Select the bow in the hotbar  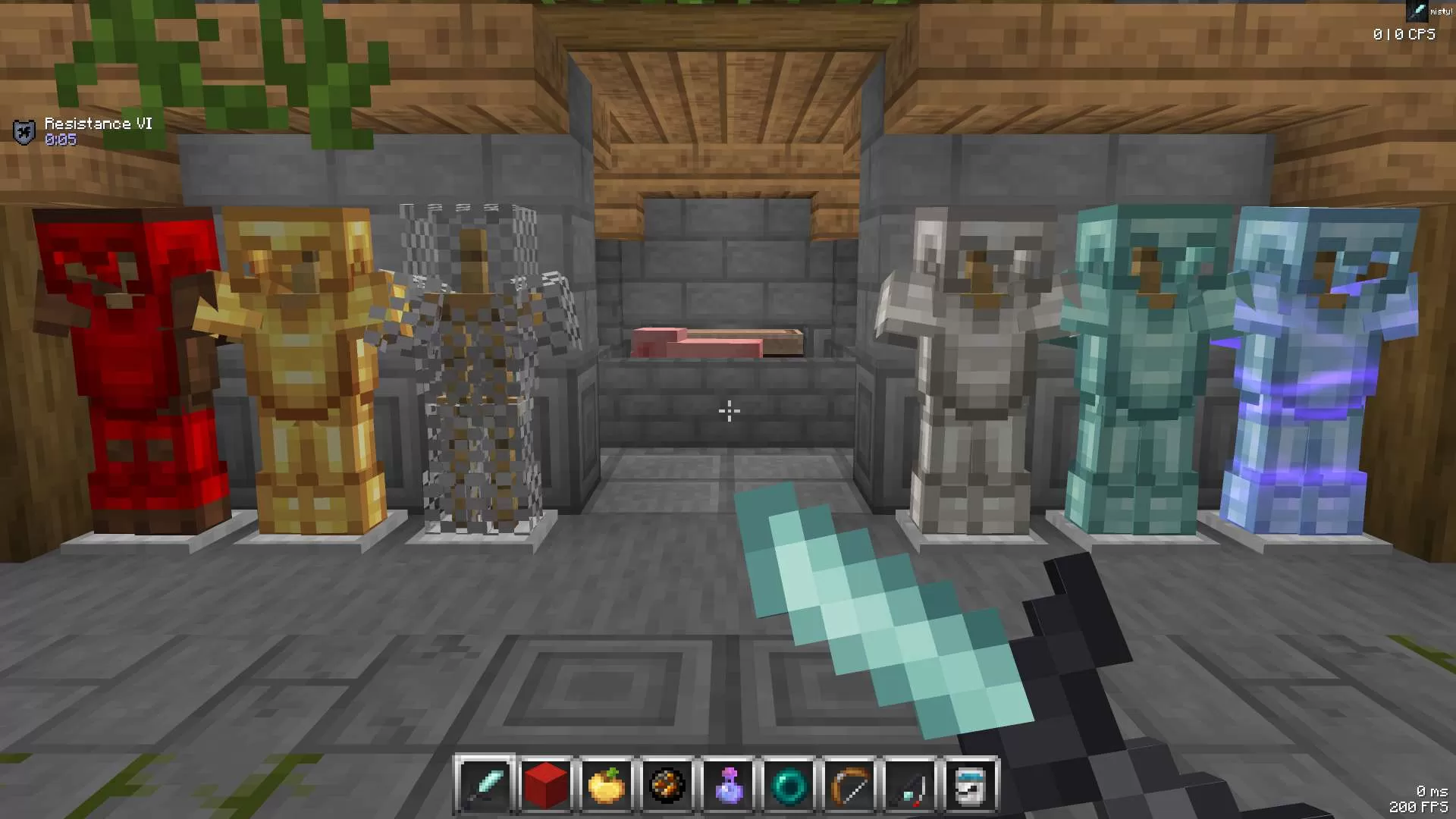tap(849, 786)
